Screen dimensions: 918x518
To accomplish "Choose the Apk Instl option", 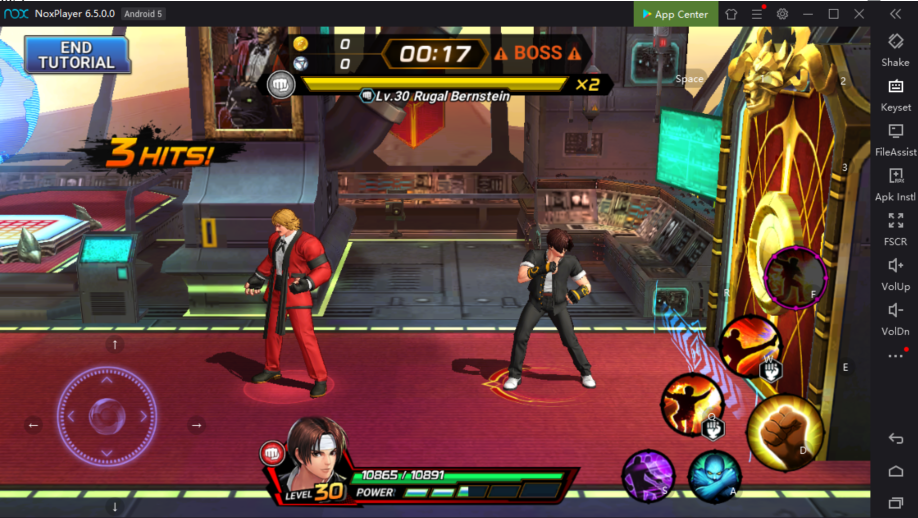I will tap(895, 184).
